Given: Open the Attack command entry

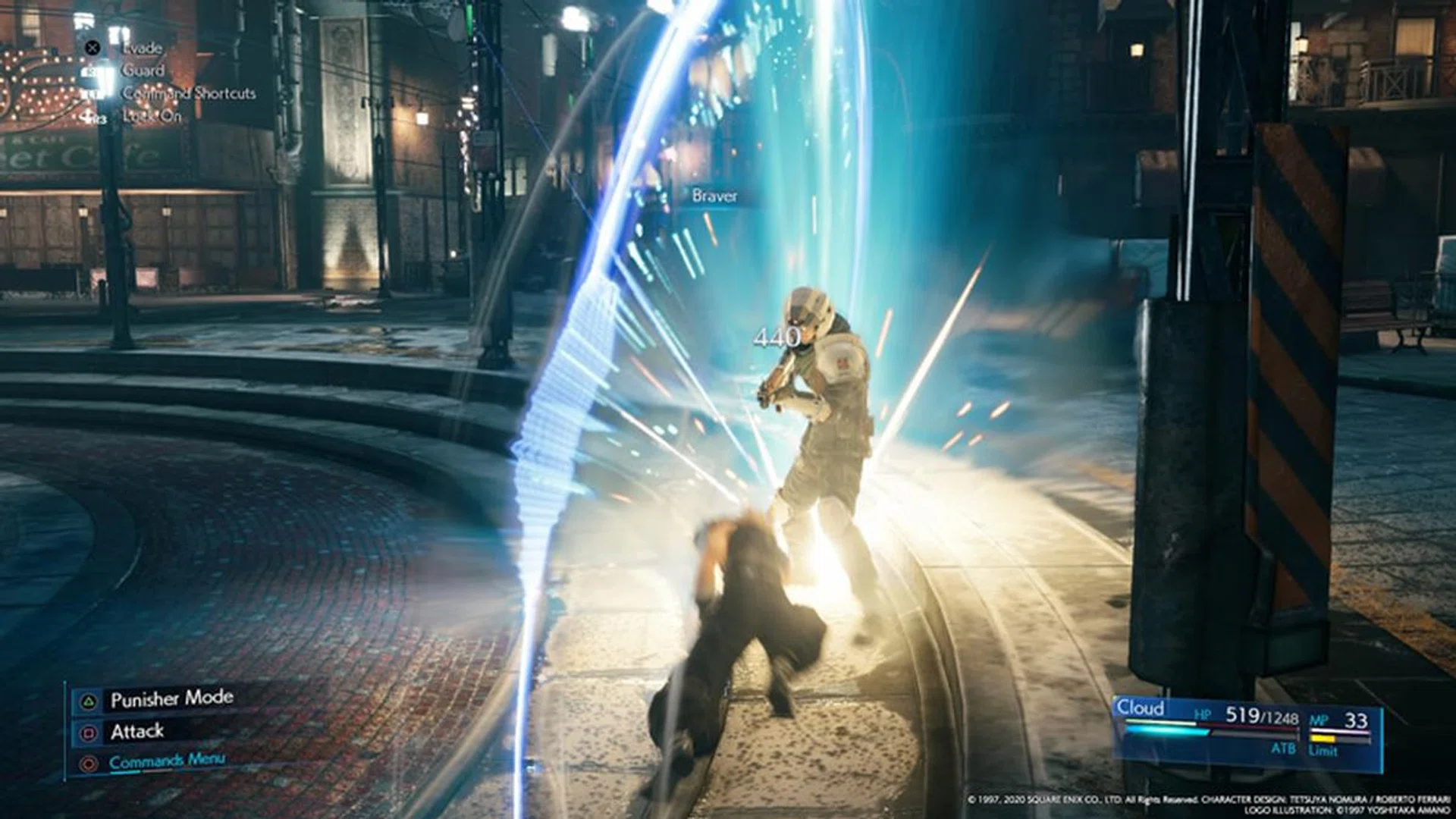Looking at the screenshot, I should 136,732.
